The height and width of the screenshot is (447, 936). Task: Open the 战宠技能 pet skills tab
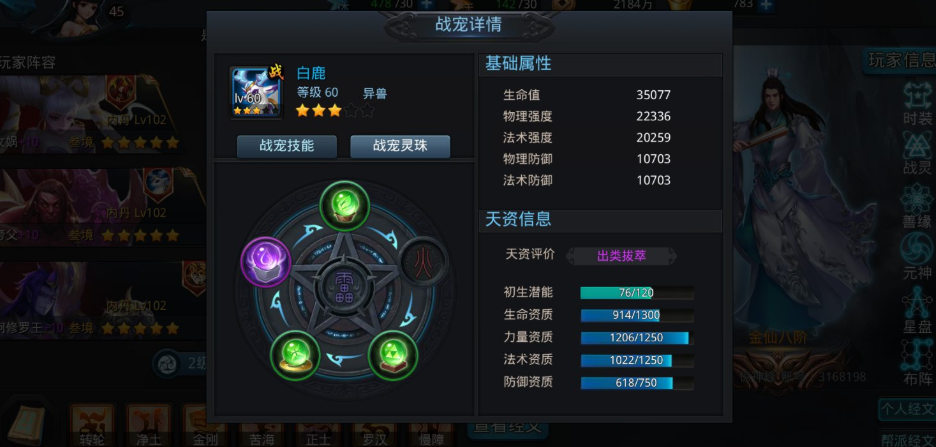286,146
